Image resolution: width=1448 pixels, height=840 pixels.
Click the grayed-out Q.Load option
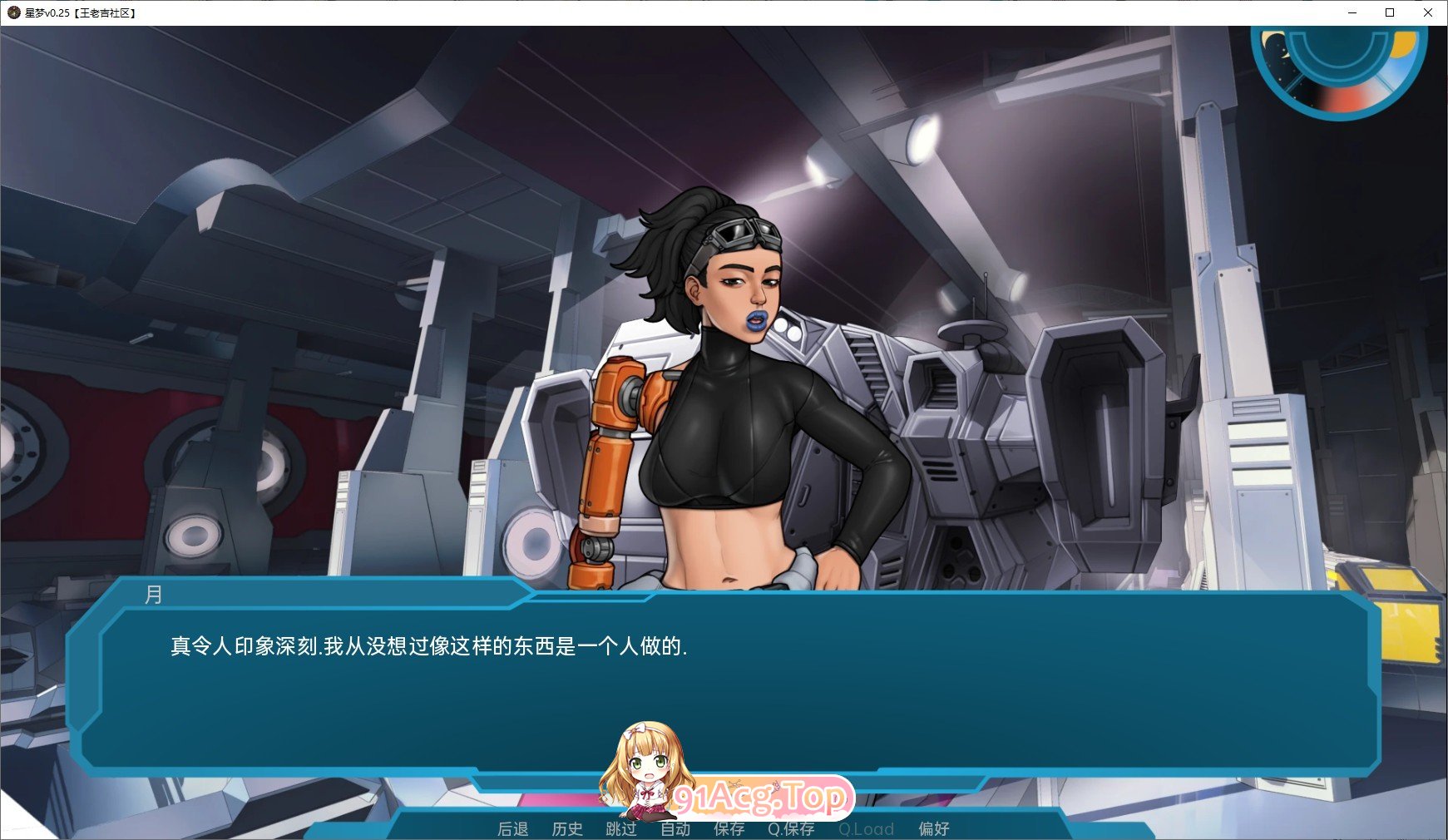867,828
